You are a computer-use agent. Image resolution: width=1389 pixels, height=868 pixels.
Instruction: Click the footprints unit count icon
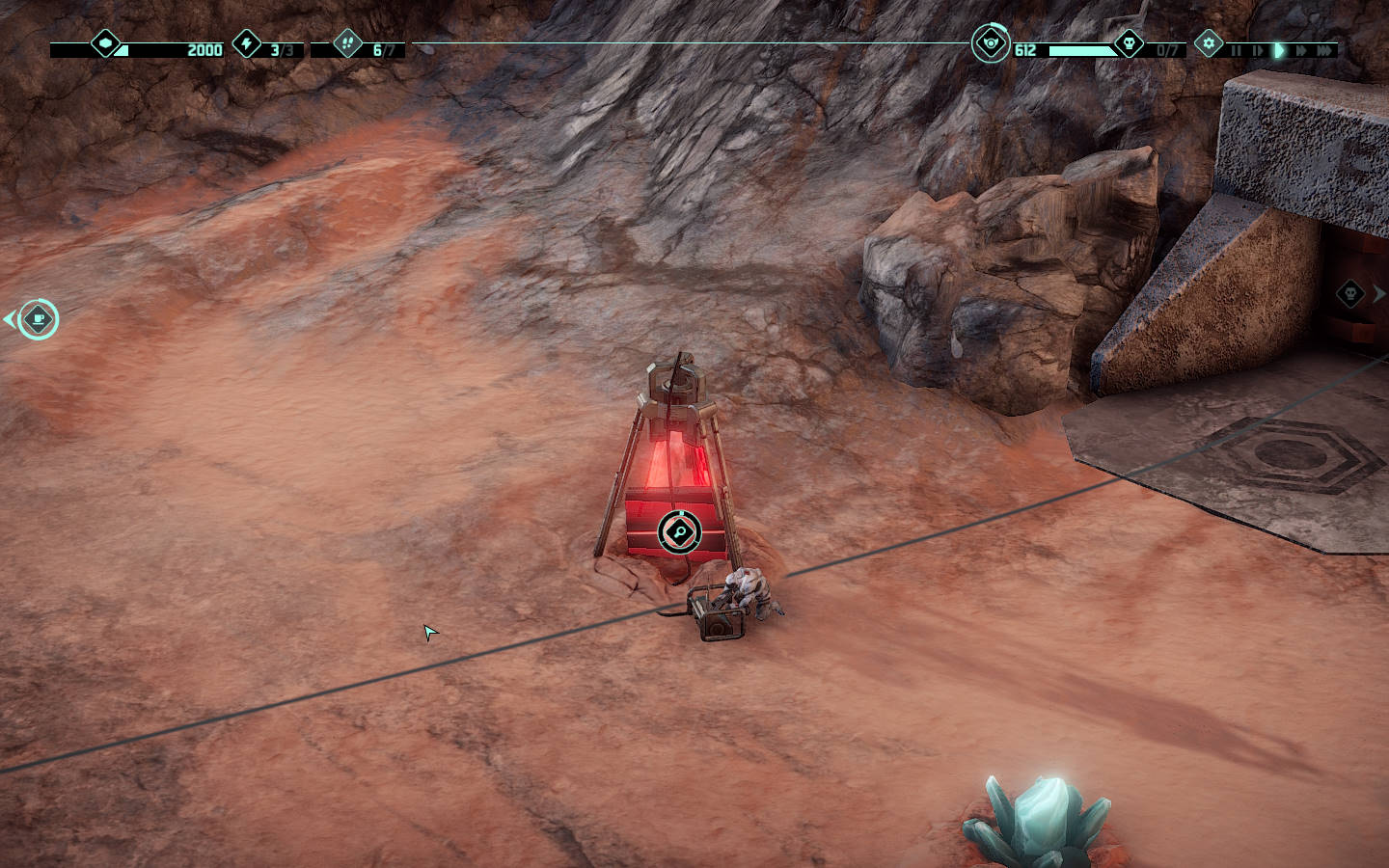[x=347, y=43]
